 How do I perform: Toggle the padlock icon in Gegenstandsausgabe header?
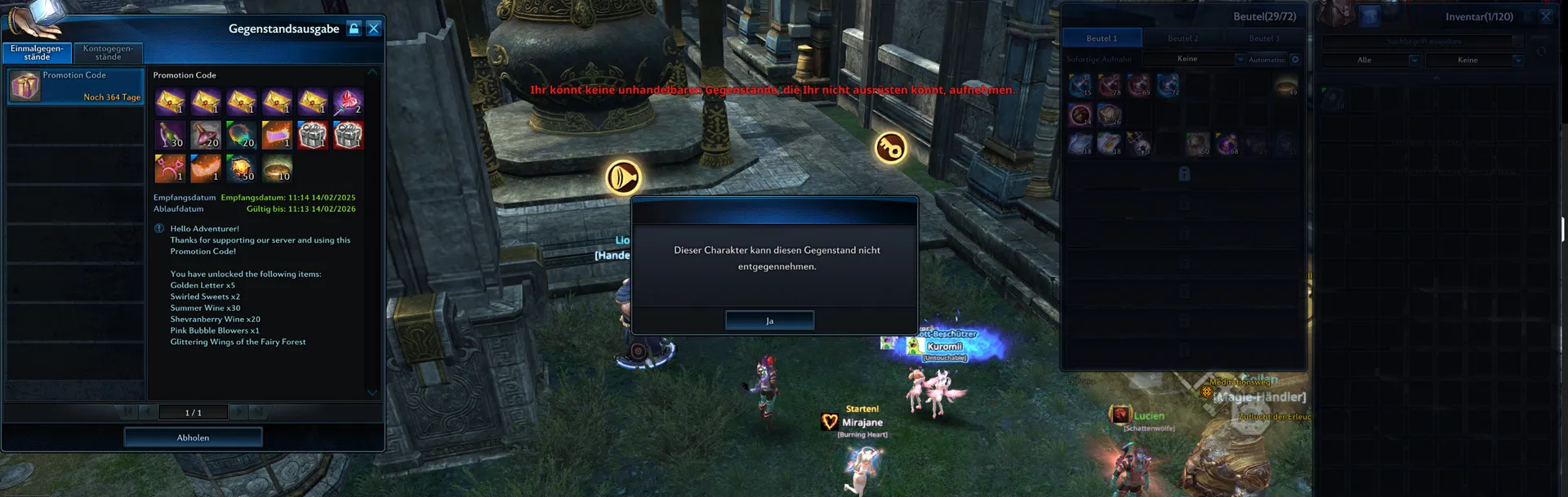[x=354, y=29]
